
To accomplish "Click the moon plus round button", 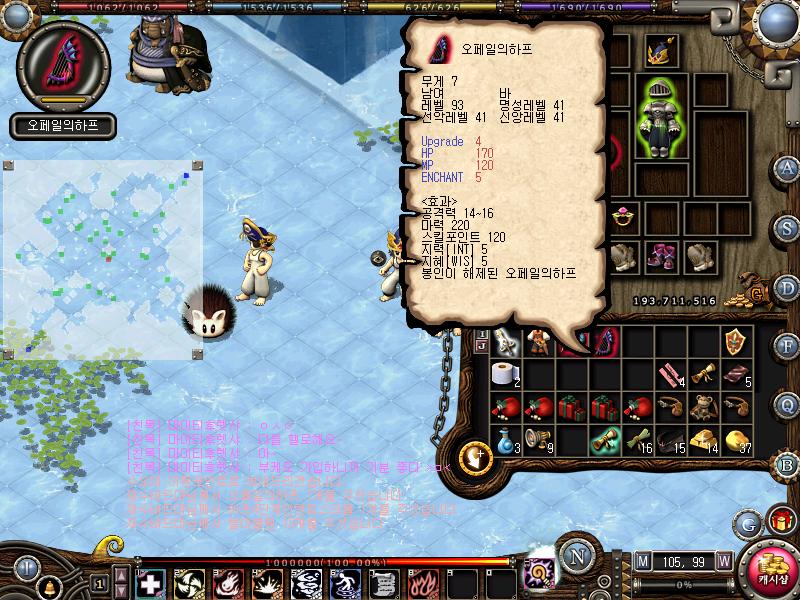I will (x=478, y=456).
